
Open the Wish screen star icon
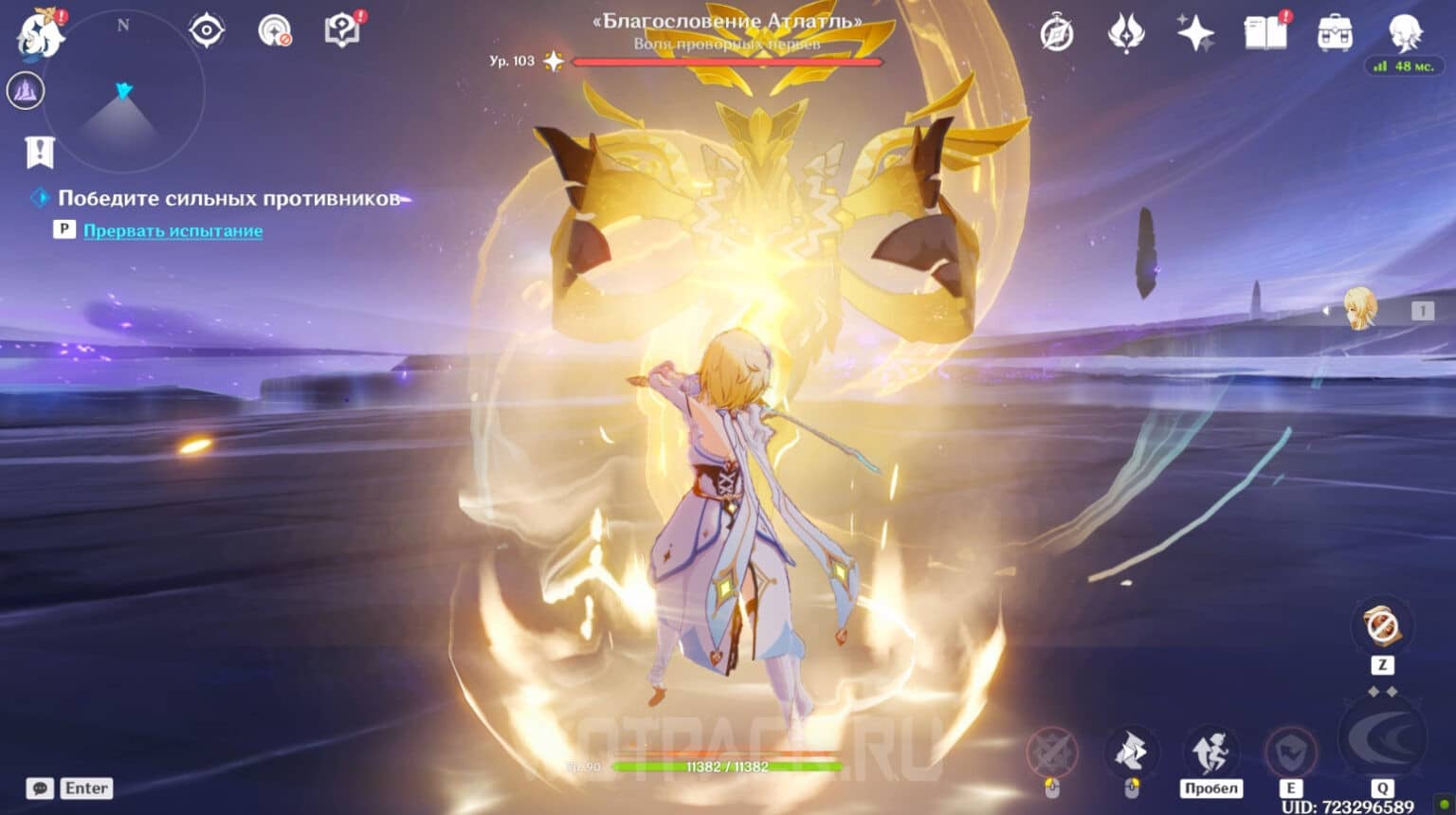[1196, 31]
